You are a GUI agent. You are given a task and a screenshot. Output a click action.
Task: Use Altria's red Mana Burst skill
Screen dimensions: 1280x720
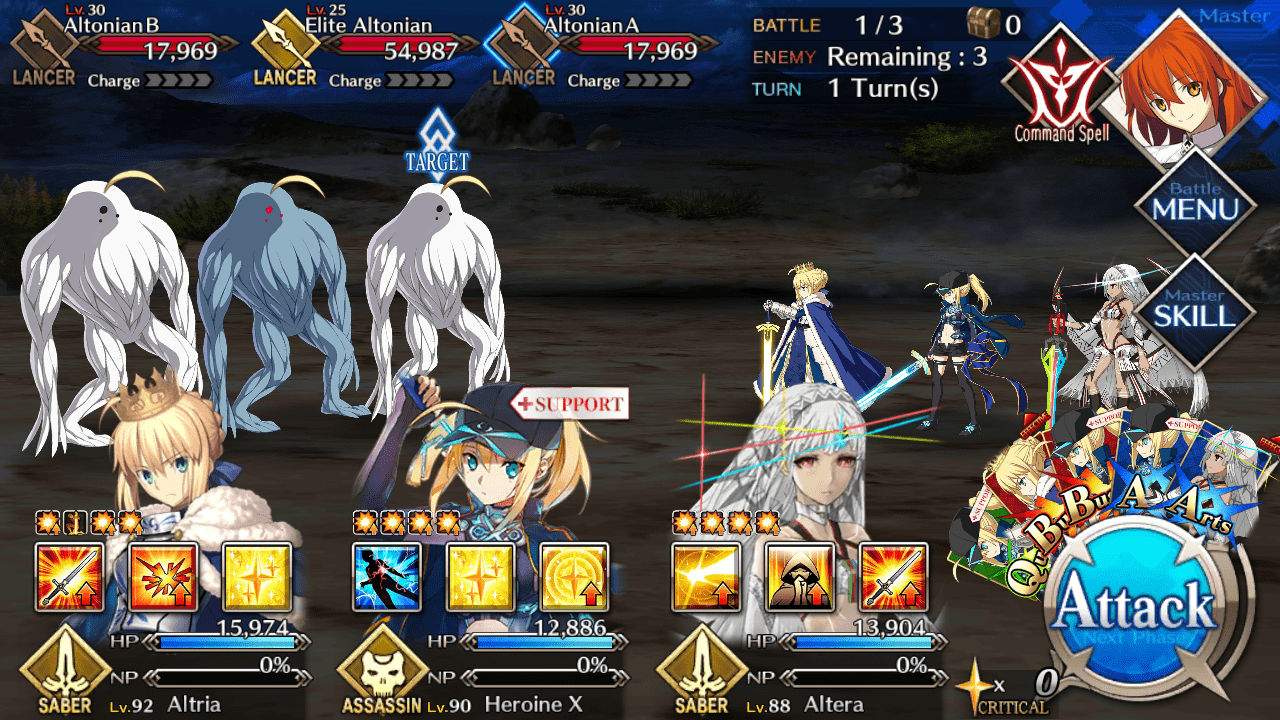(x=164, y=577)
